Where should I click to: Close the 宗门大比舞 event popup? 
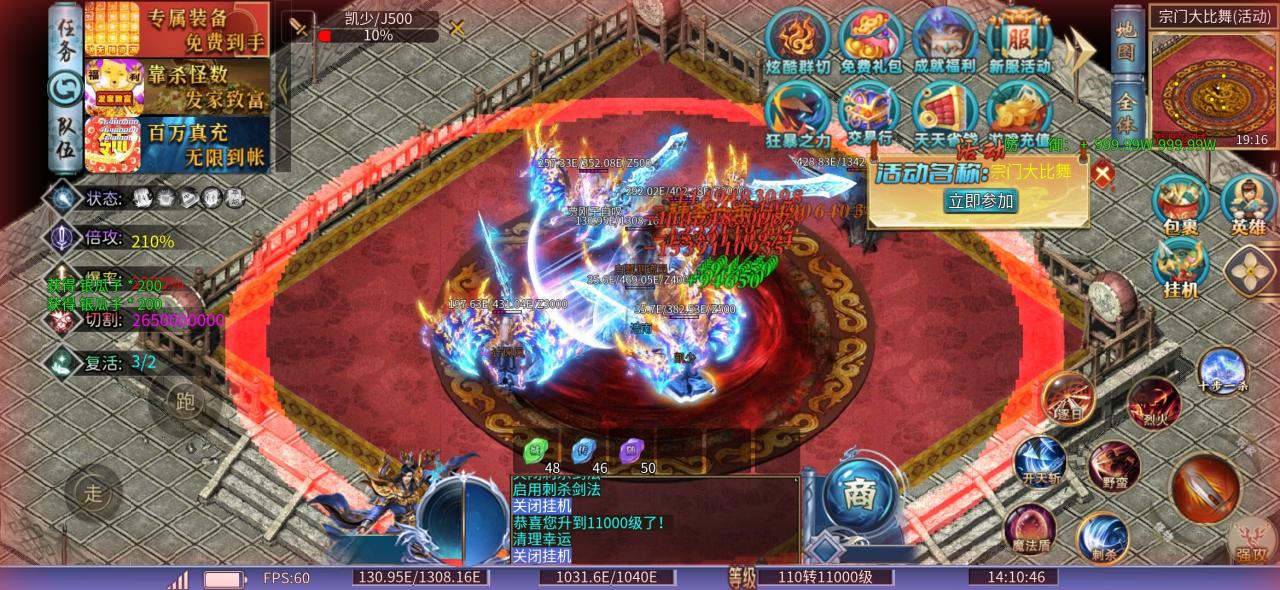(1102, 175)
